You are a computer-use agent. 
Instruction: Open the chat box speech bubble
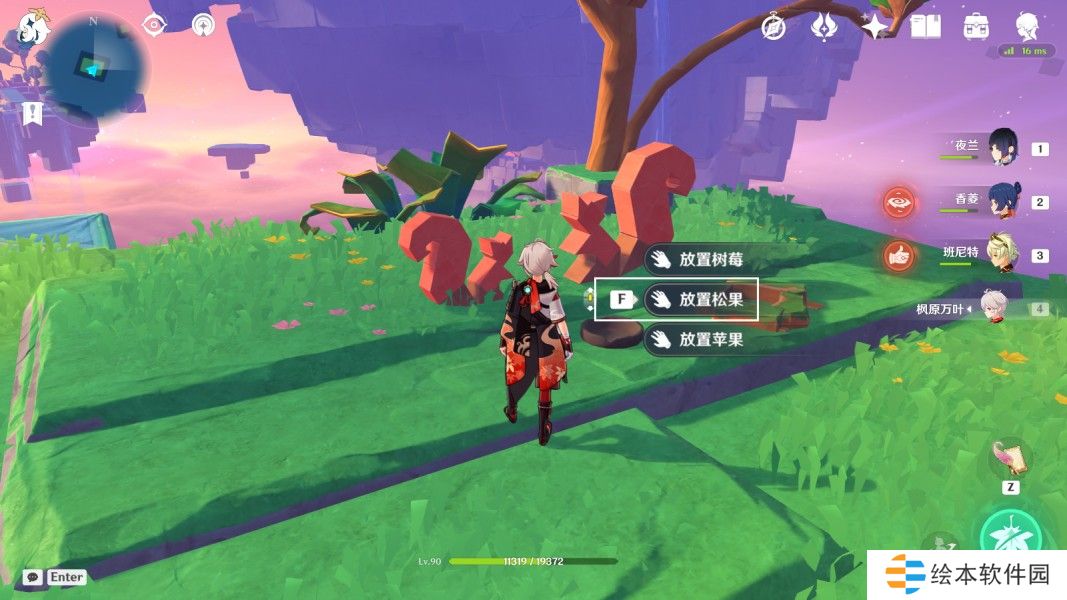click(32, 577)
